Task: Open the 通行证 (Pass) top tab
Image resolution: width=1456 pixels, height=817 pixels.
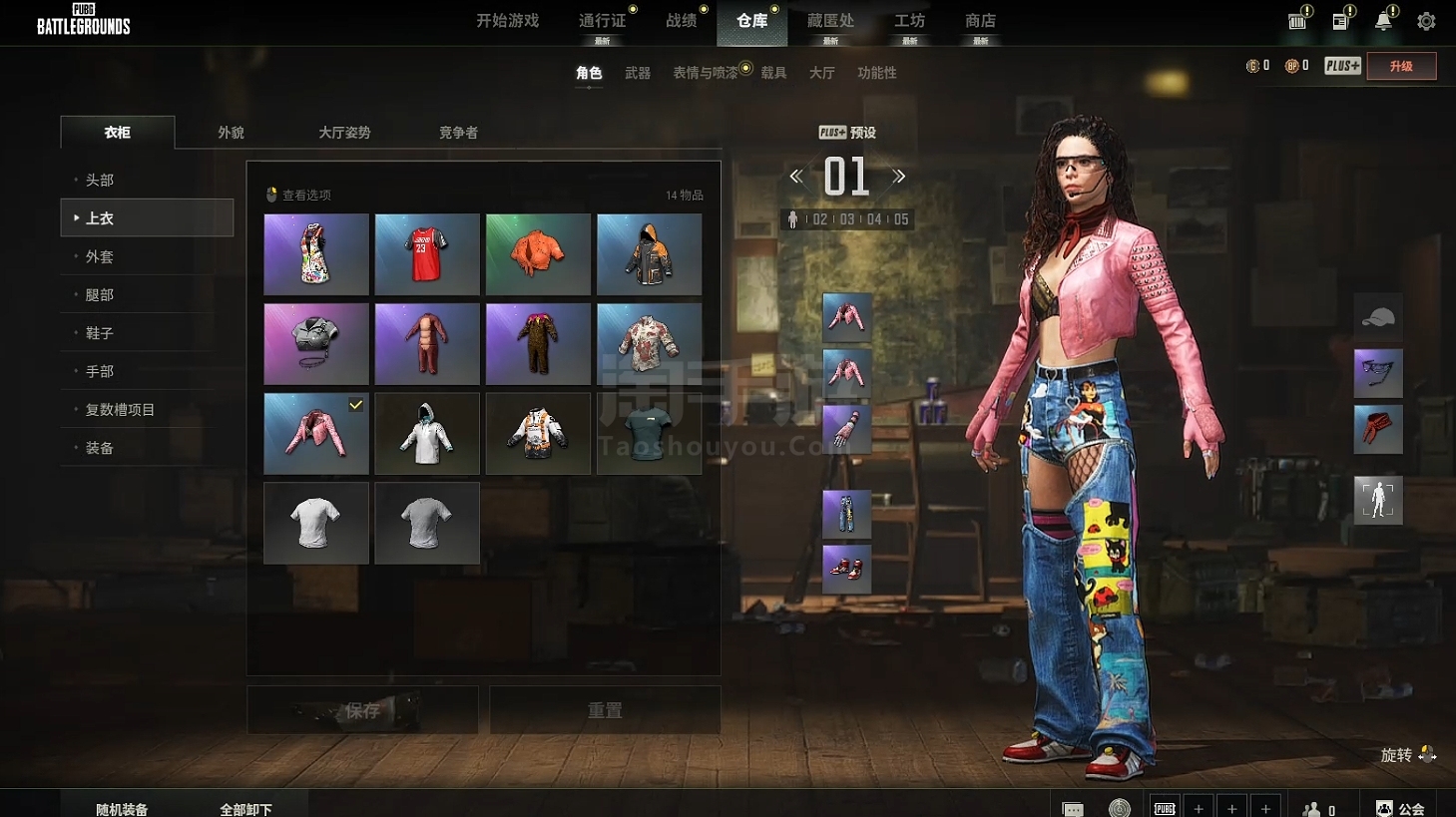Action: pos(602,21)
